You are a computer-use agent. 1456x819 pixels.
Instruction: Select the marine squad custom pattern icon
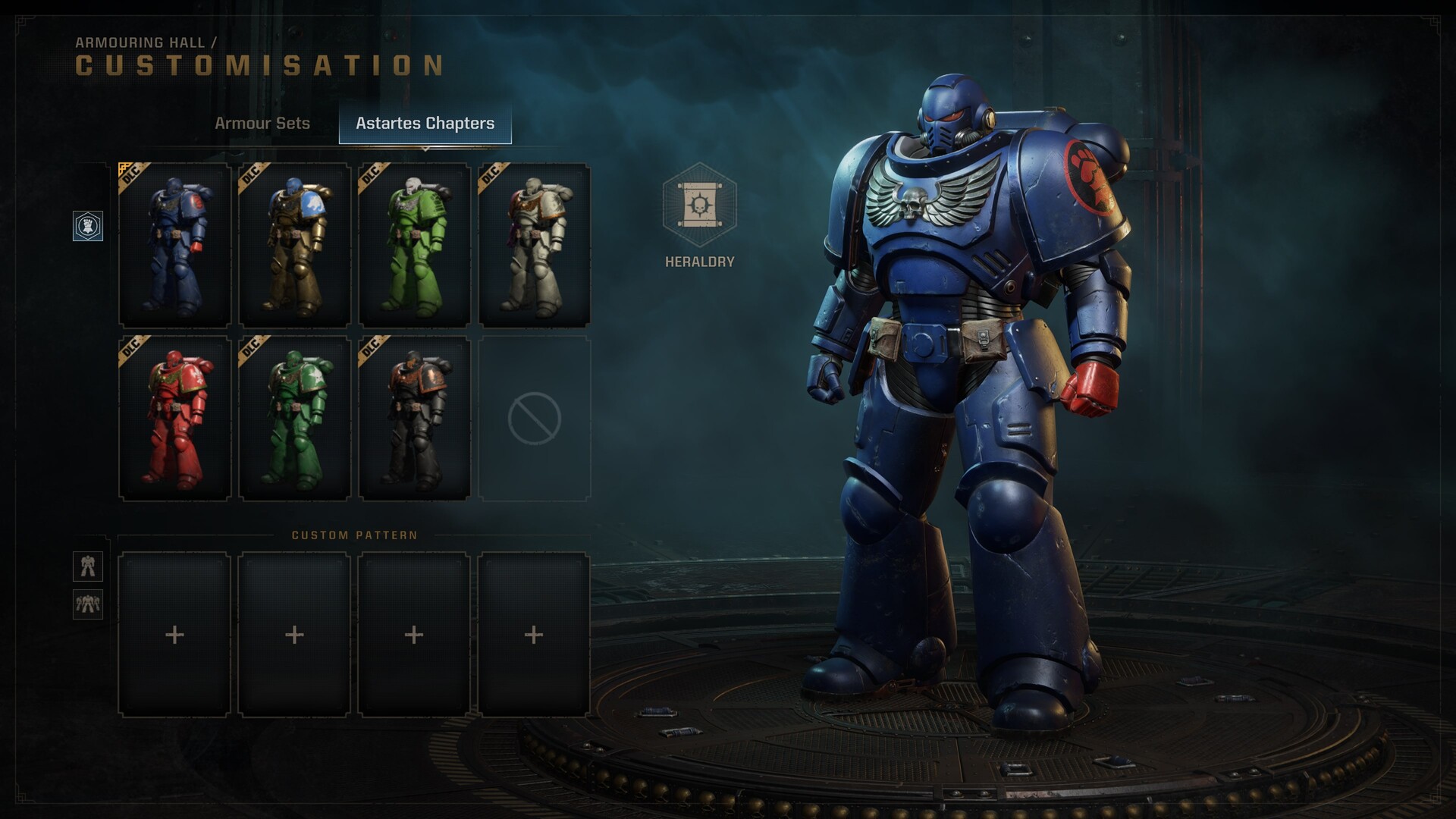(88, 604)
